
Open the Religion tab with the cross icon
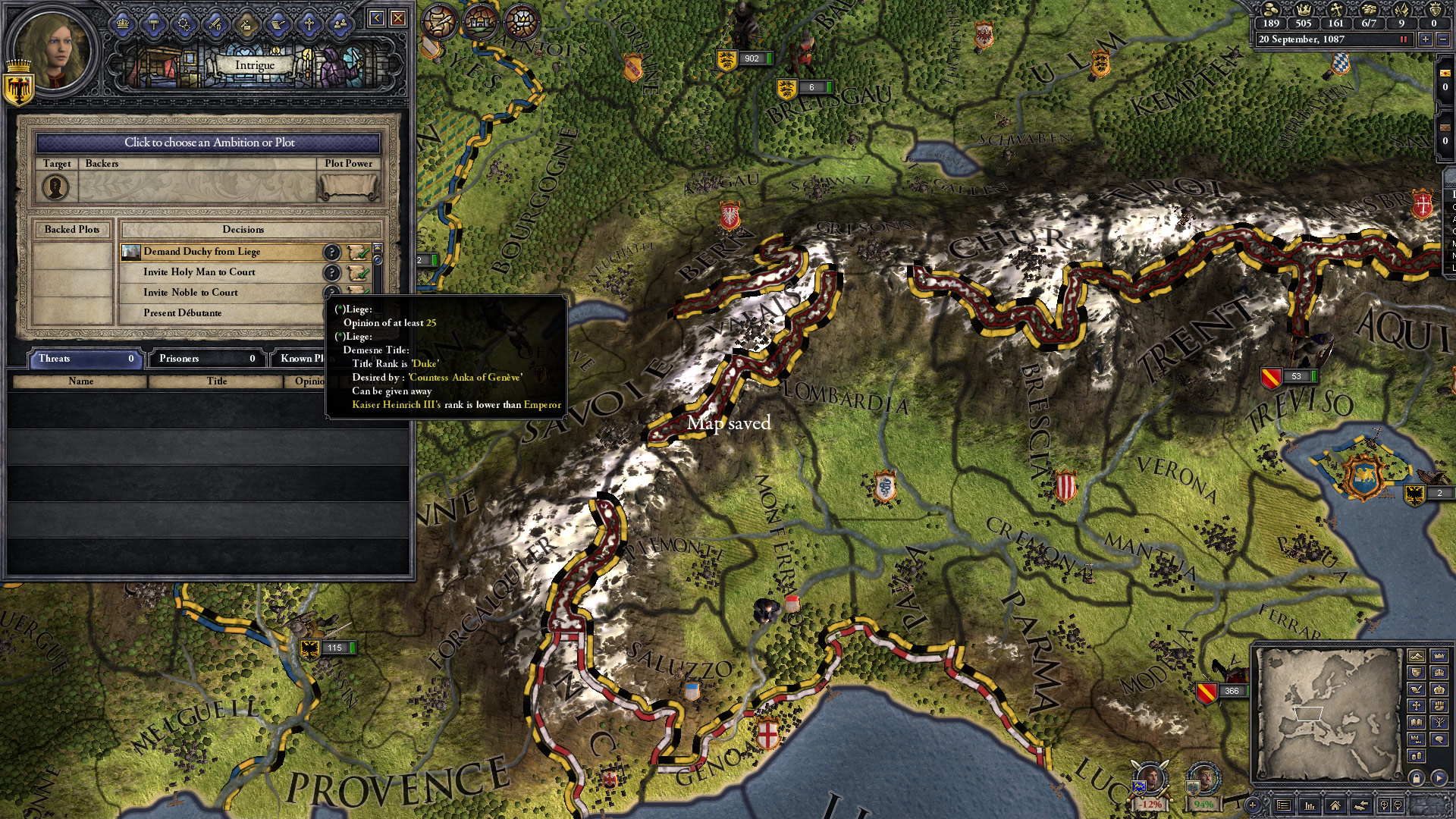click(x=309, y=24)
